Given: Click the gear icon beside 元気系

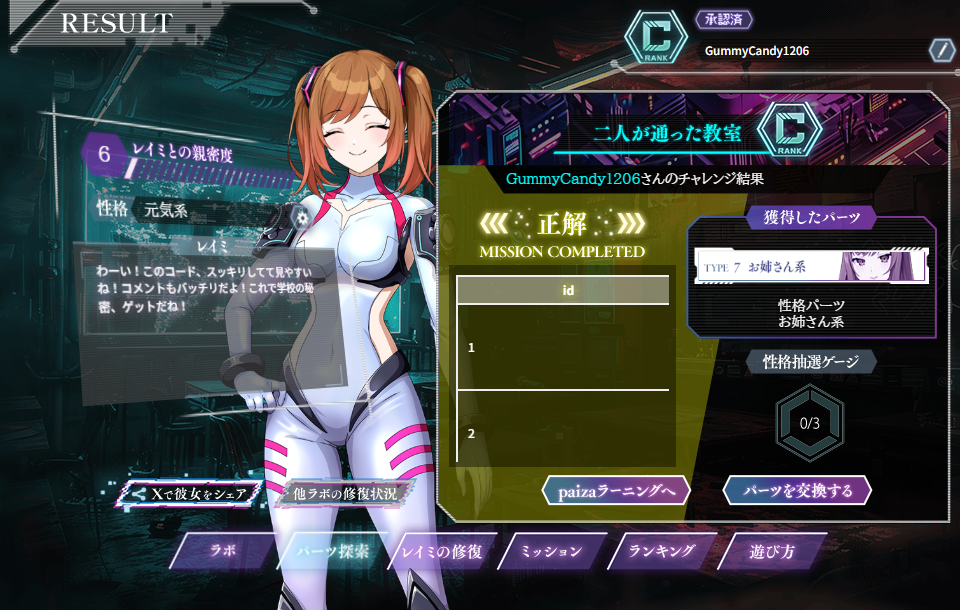Looking at the screenshot, I should tap(298, 216).
